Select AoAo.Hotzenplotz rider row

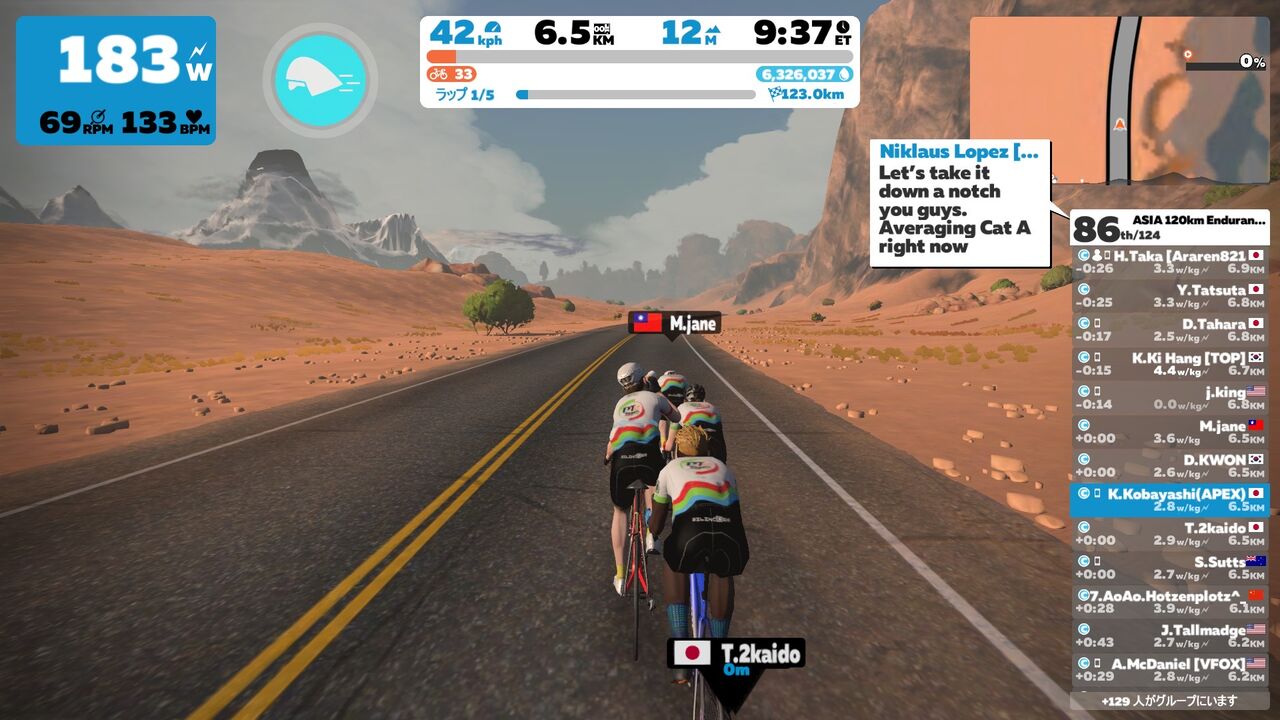point(1169,602)
